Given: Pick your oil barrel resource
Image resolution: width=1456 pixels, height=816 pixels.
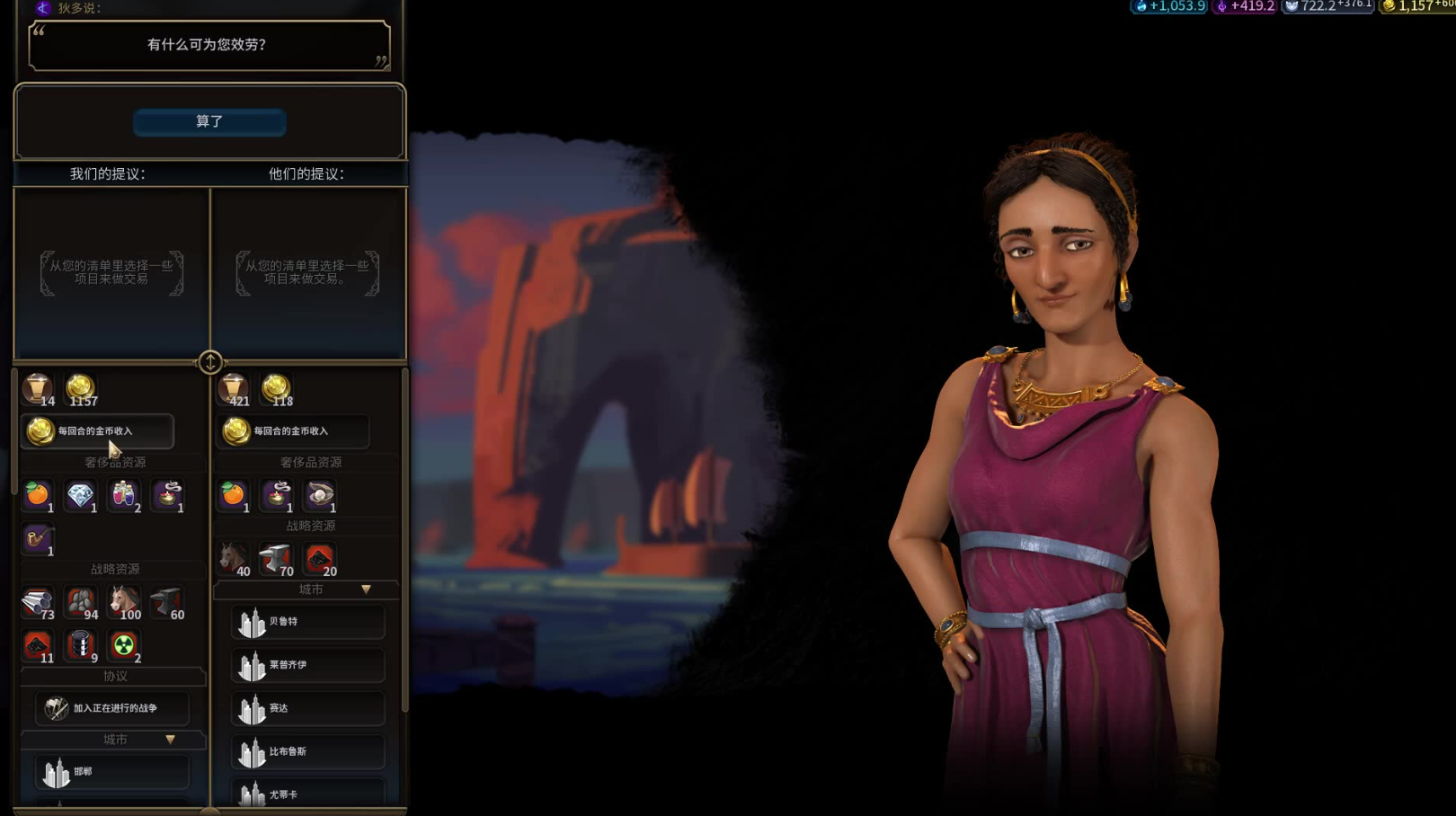Looking at the screenshot, I should [x=81, y=646].
